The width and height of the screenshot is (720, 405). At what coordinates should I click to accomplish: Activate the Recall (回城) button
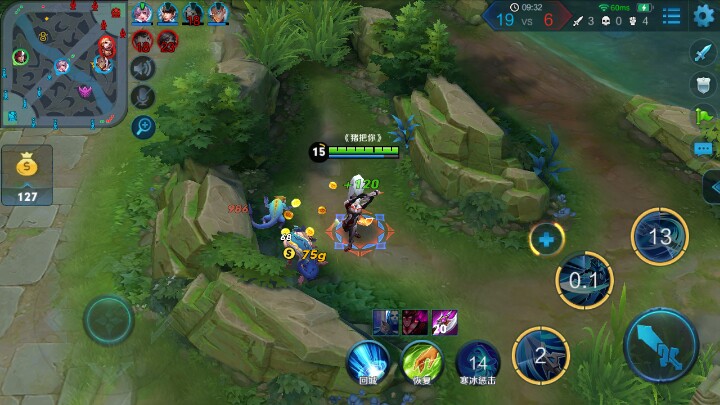coord(367,361)
